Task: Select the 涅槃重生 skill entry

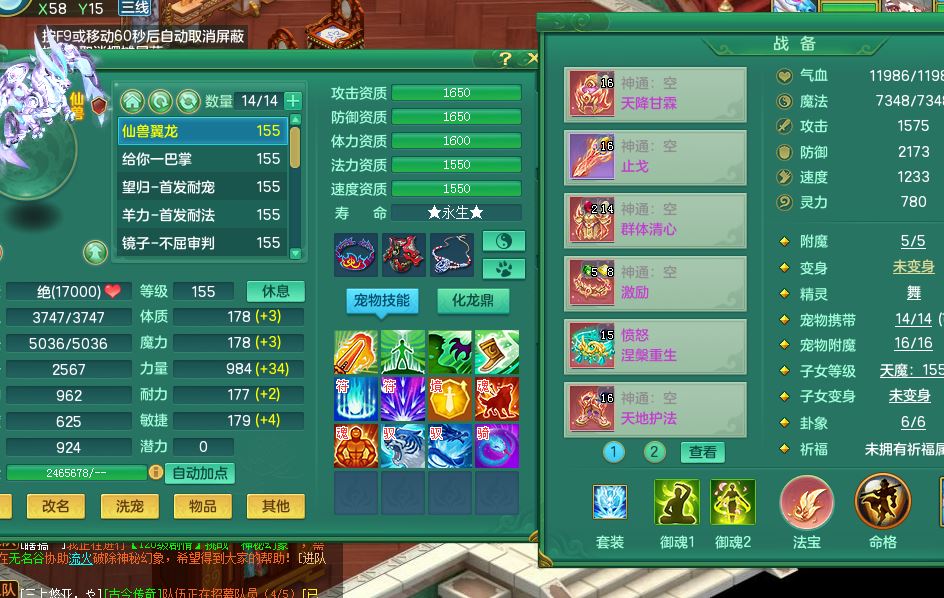Action: click(x=655, y=346)
